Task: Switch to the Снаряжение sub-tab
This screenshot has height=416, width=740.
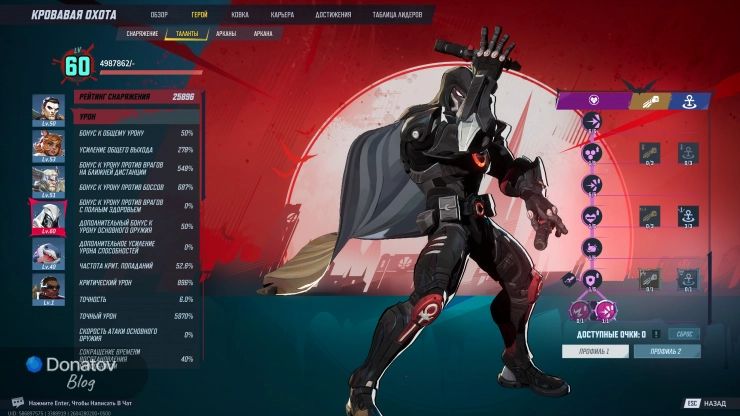Action: [144, 33]
